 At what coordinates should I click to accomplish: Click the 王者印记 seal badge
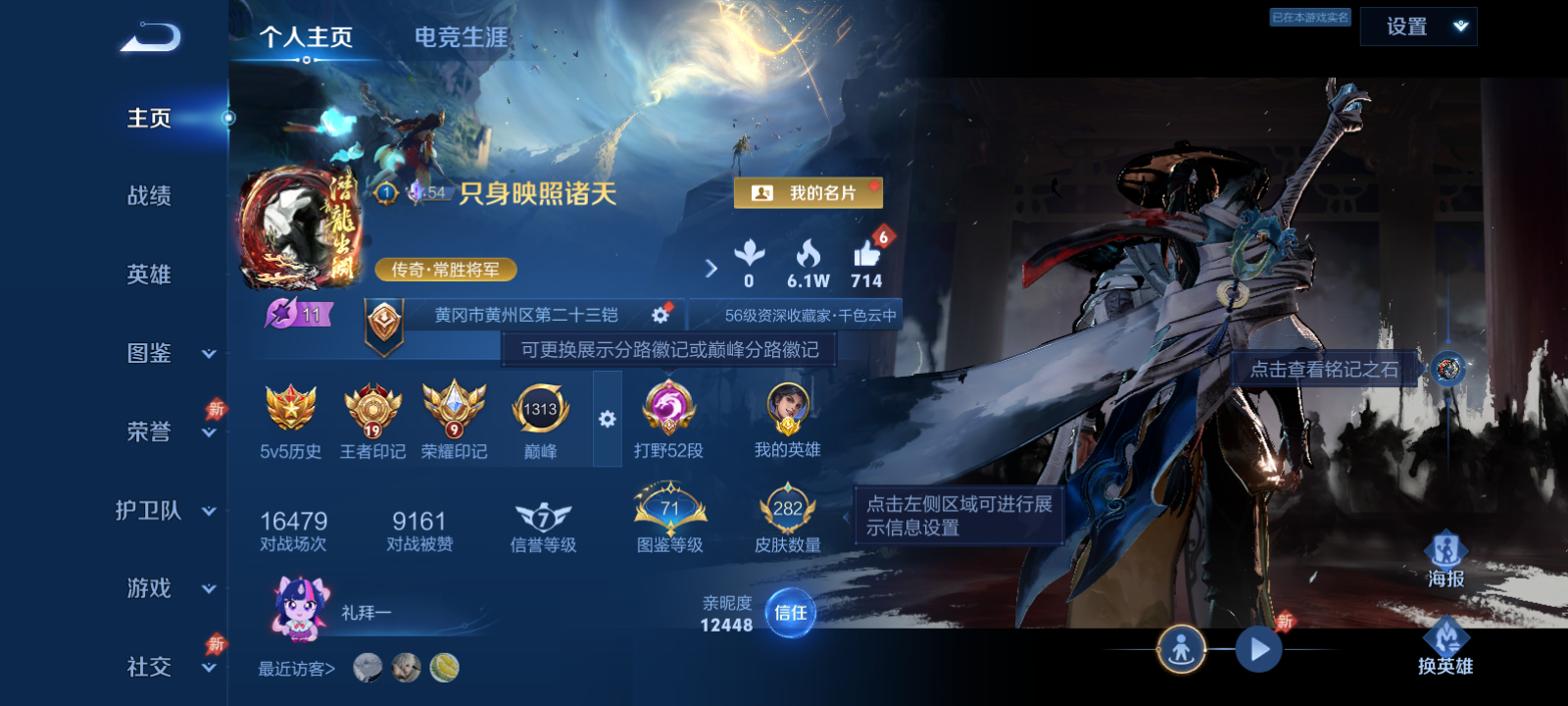click(369, 417)
